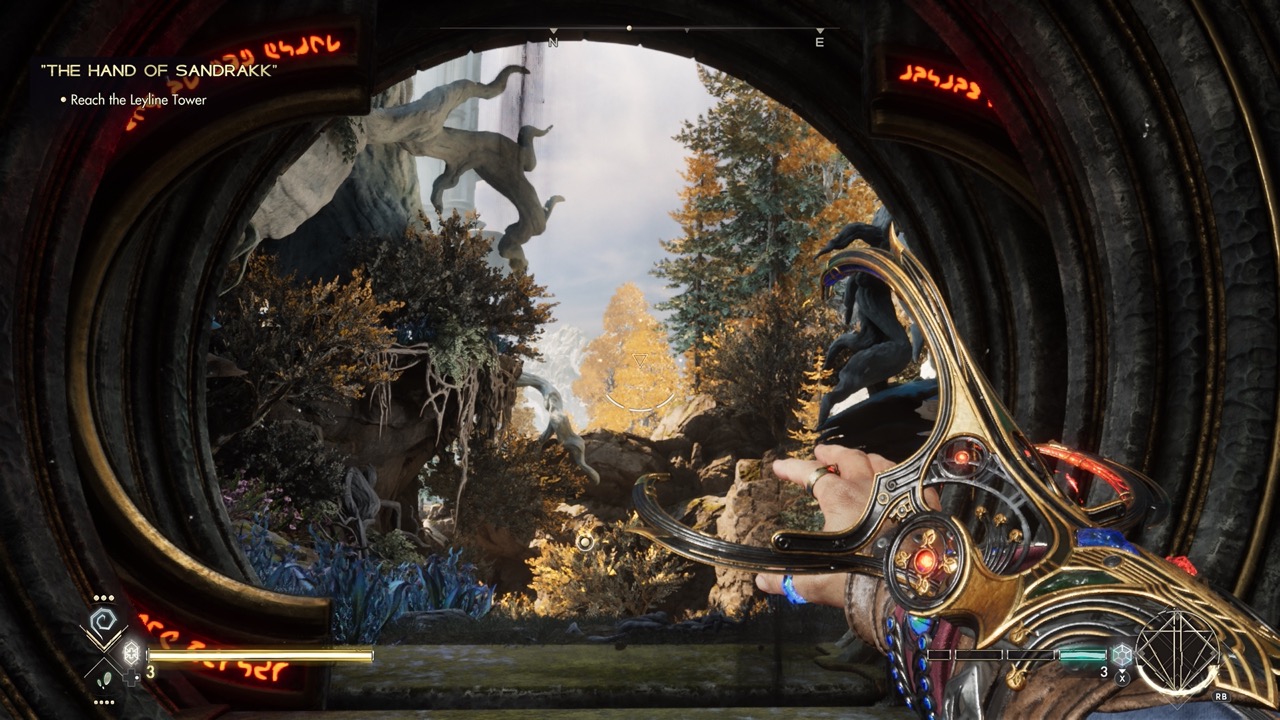Click the ammo counter showing 3
The width and height of the screenshot is (1280, 720).
point(150,672)
